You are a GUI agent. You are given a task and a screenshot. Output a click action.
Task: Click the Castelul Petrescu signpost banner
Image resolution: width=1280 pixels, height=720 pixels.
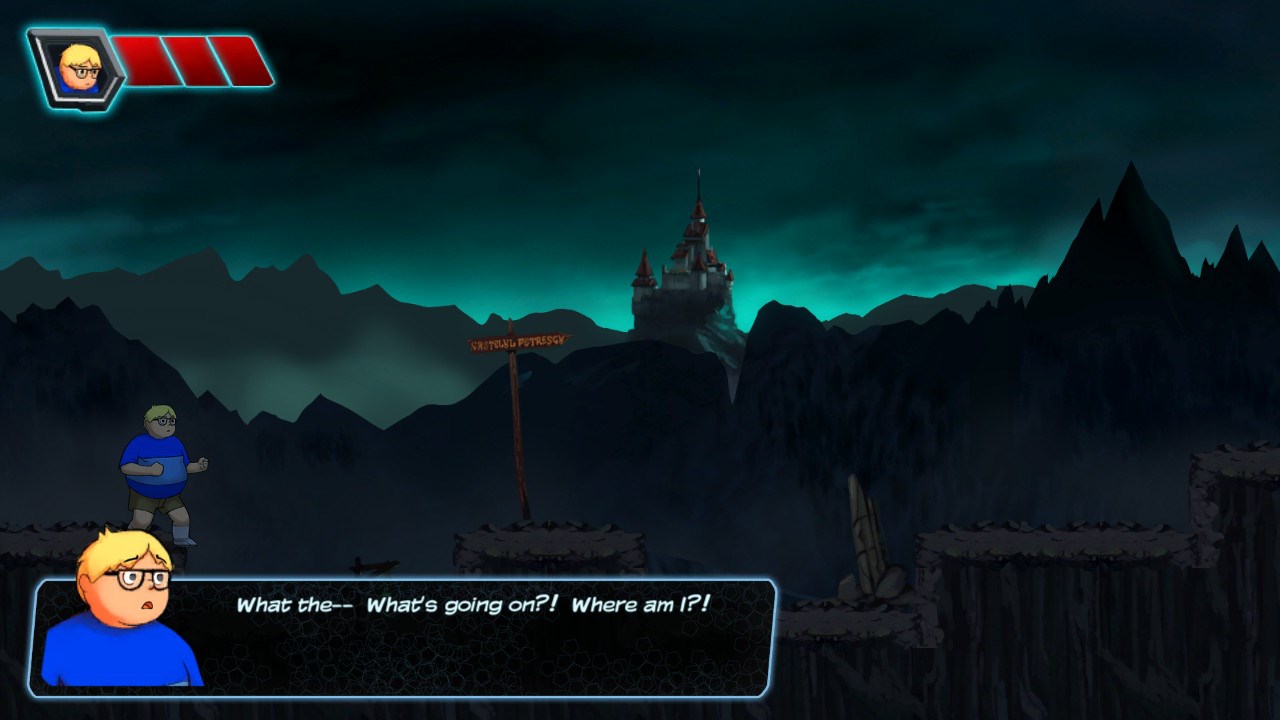coord(519,342)
